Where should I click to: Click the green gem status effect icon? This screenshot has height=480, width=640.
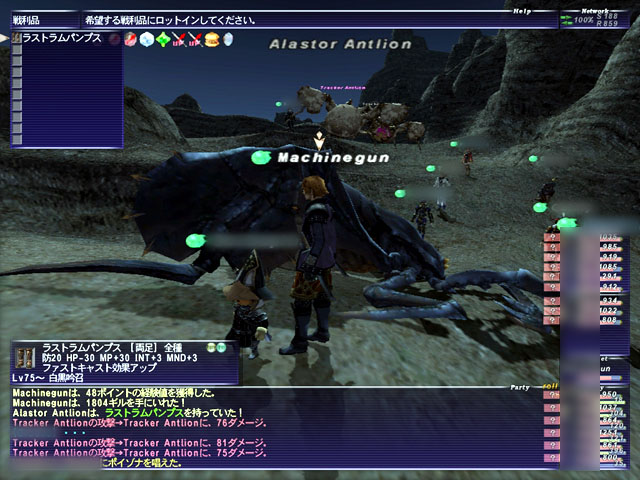163,39
